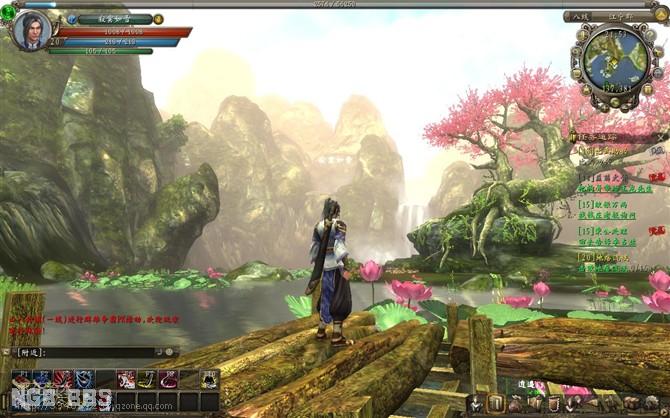Open the character menu icon in bottom bar
The width and height of the screenshot is (670, 418).
coord(476,404)
